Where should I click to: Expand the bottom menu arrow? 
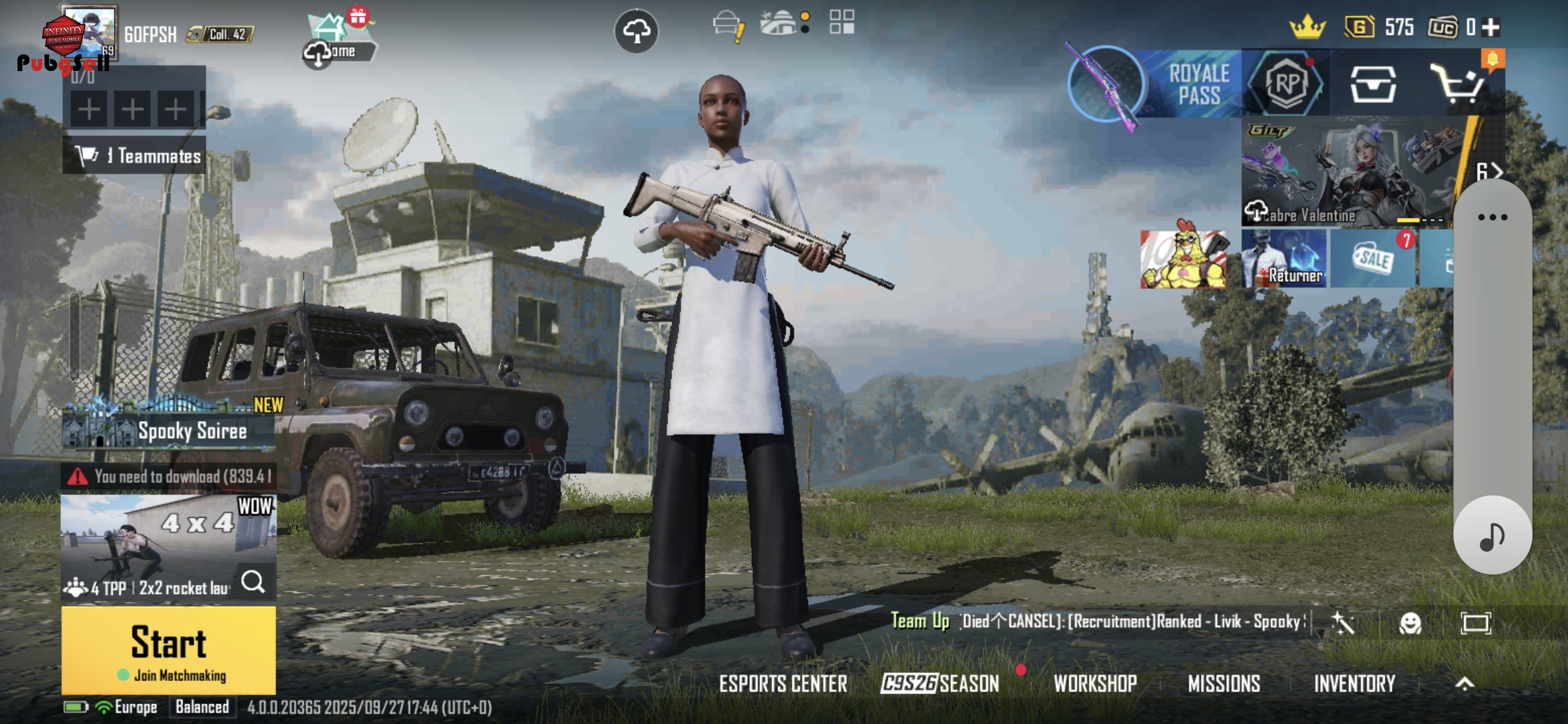(x=1465, y=684)
